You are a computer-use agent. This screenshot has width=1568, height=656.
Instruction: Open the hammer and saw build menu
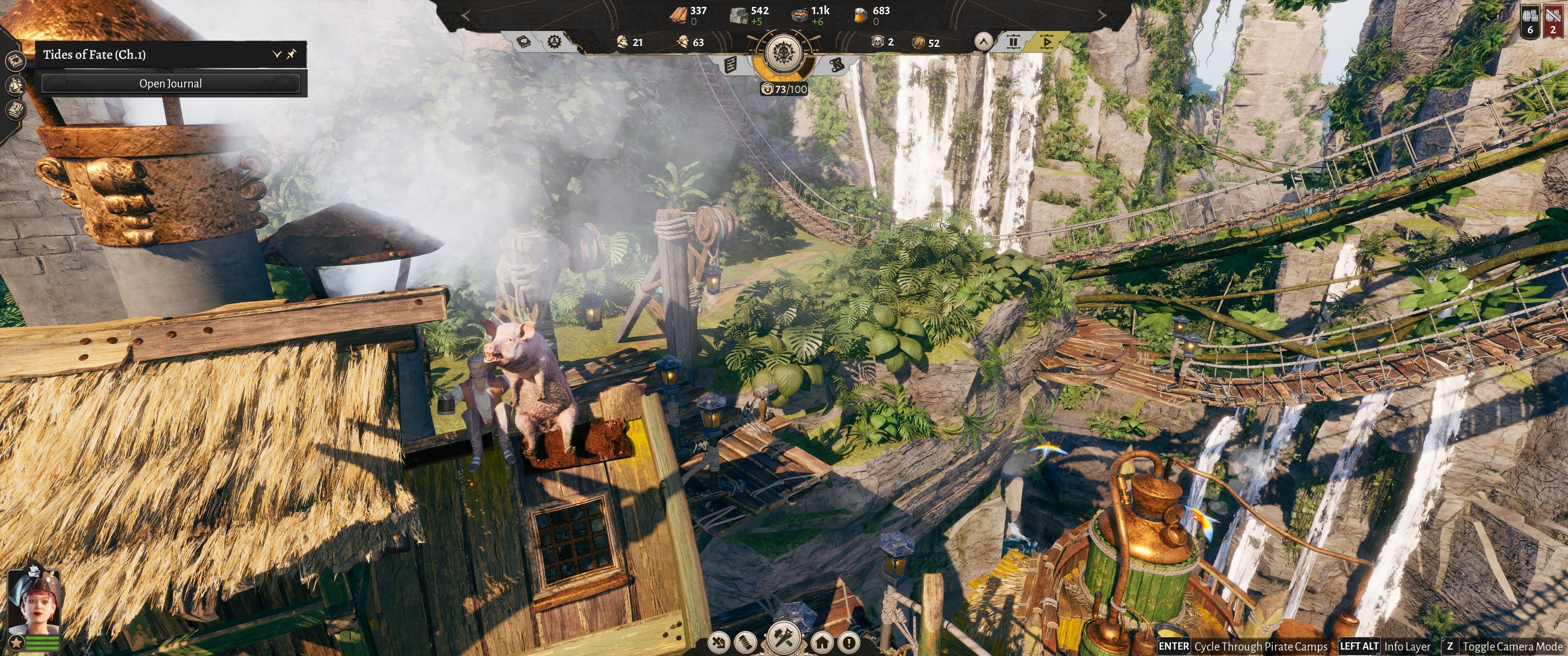pos(784,639)
